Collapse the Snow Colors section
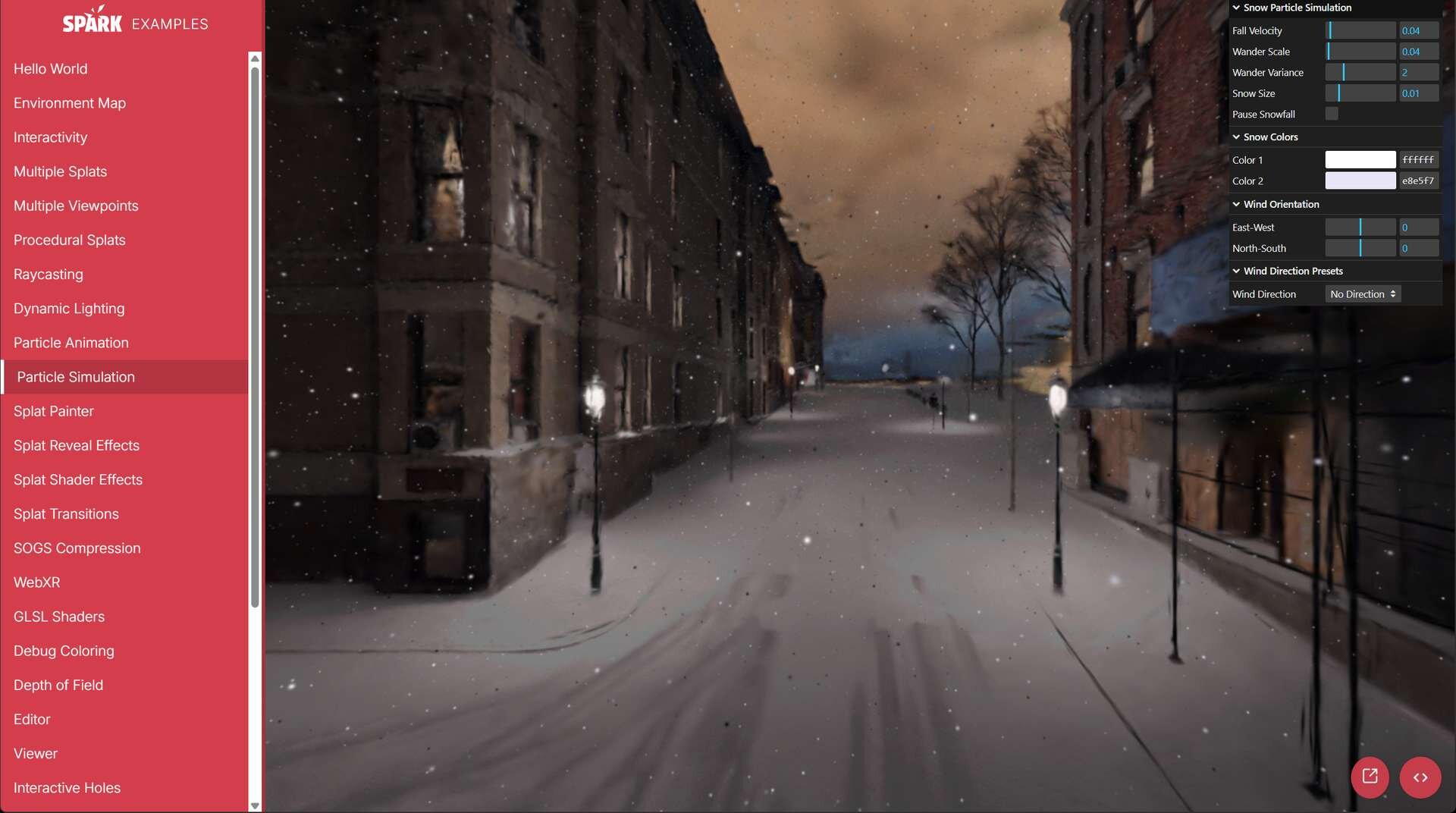The height and width of the screenshot is (813, 1456). (1270, 137)
